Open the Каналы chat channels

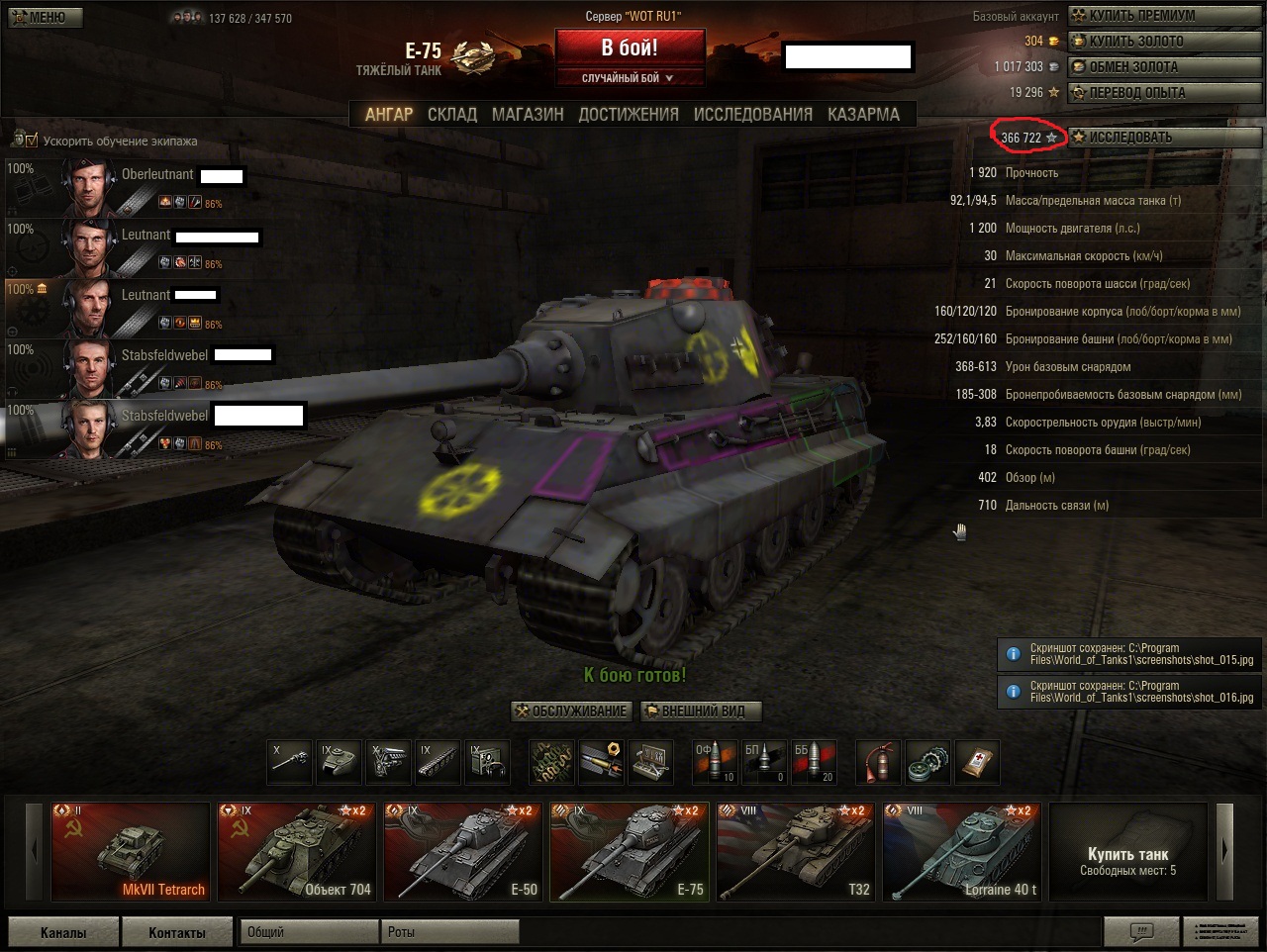tap(63, 932)
